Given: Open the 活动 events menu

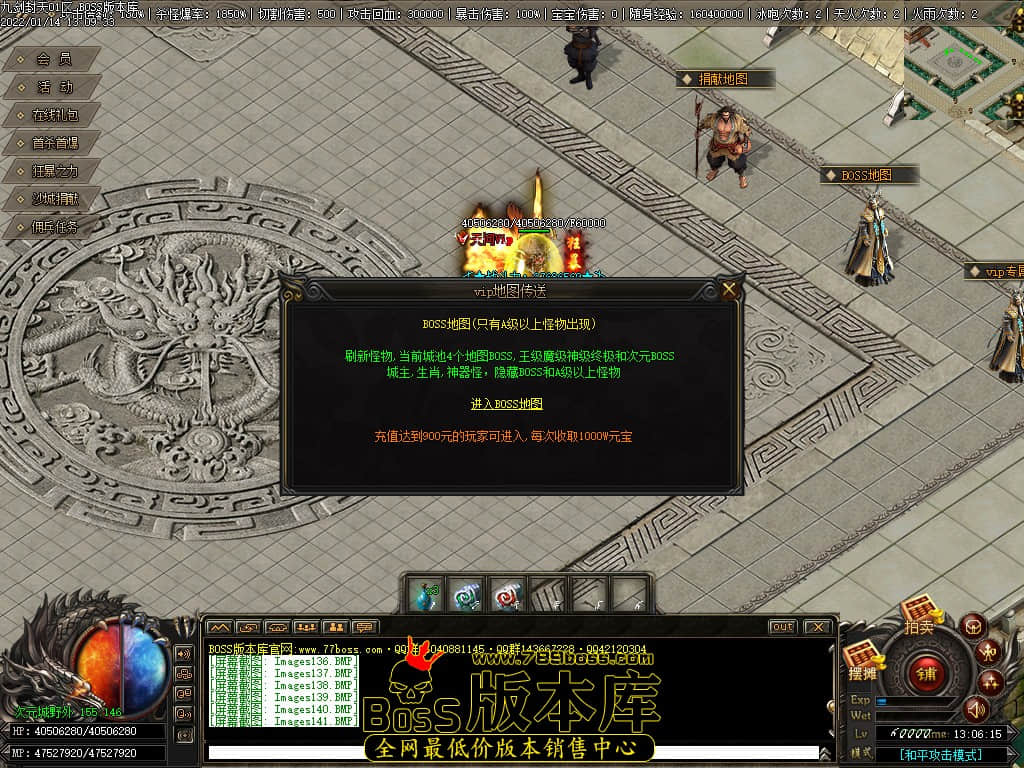Looking at the screenshot, I should pos(54,88).
